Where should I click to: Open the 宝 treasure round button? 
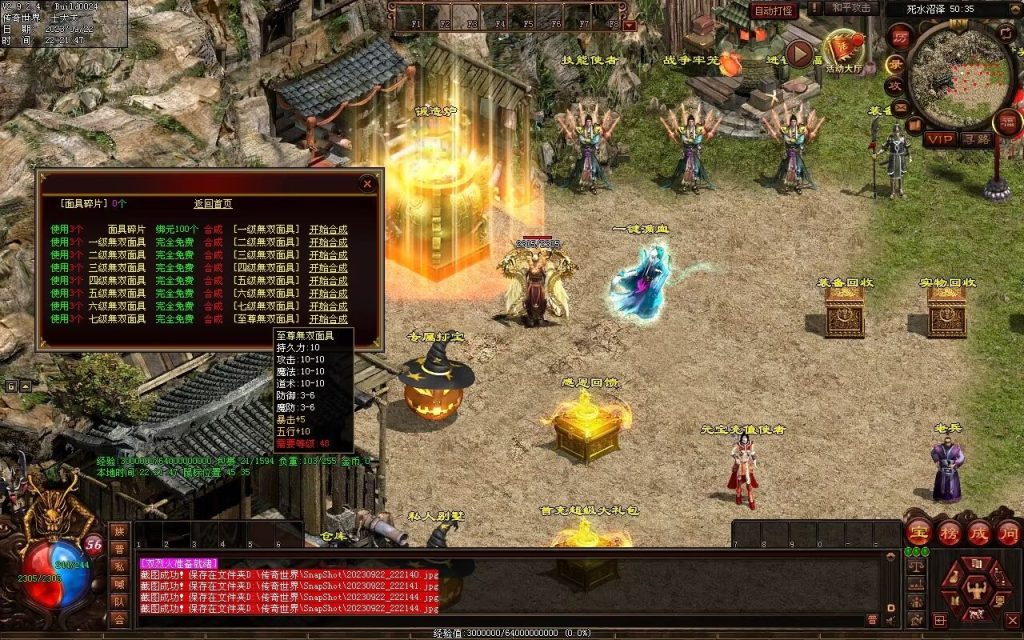(x=919, y=532)
